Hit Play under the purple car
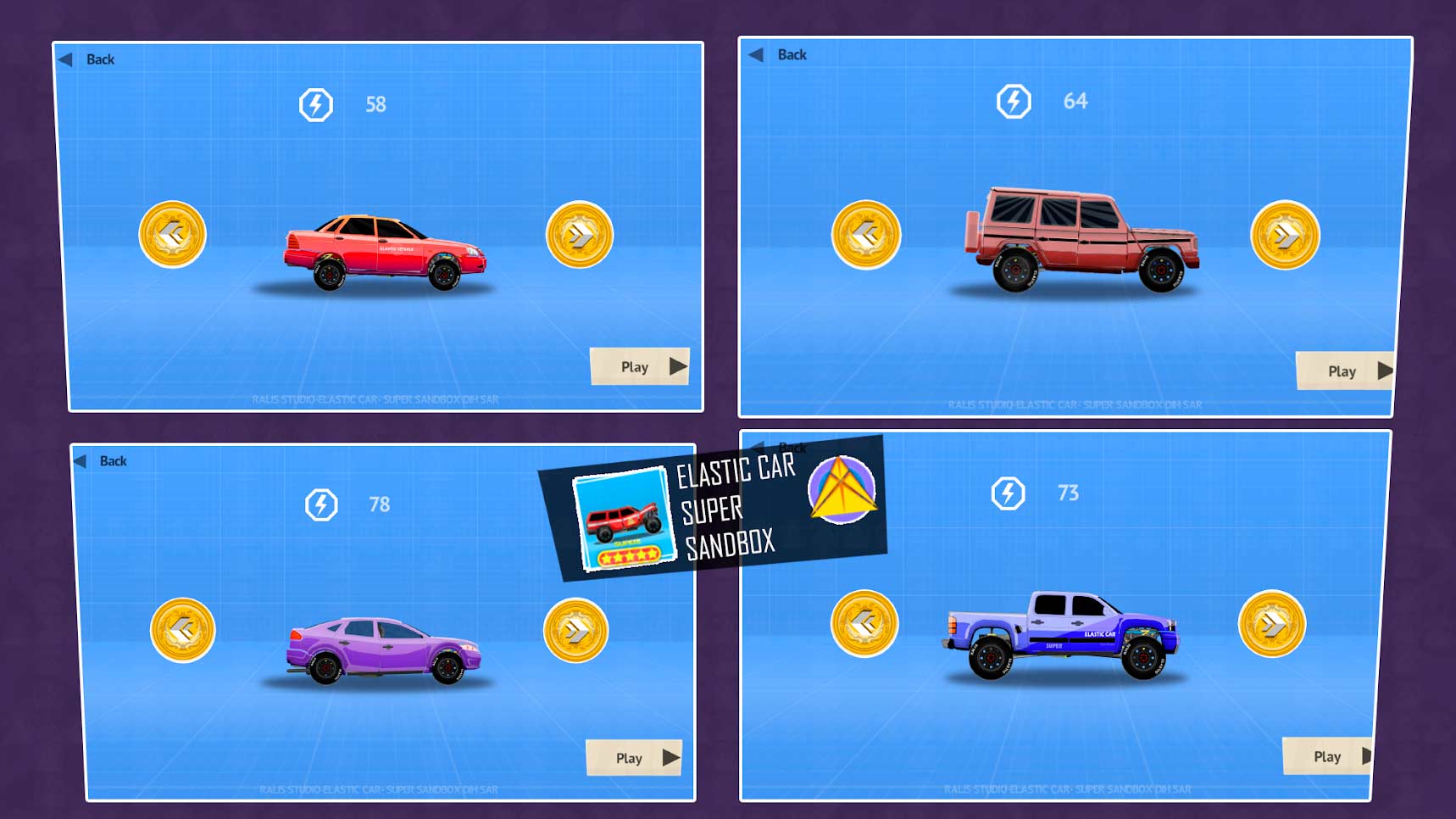 click(634, 757)
